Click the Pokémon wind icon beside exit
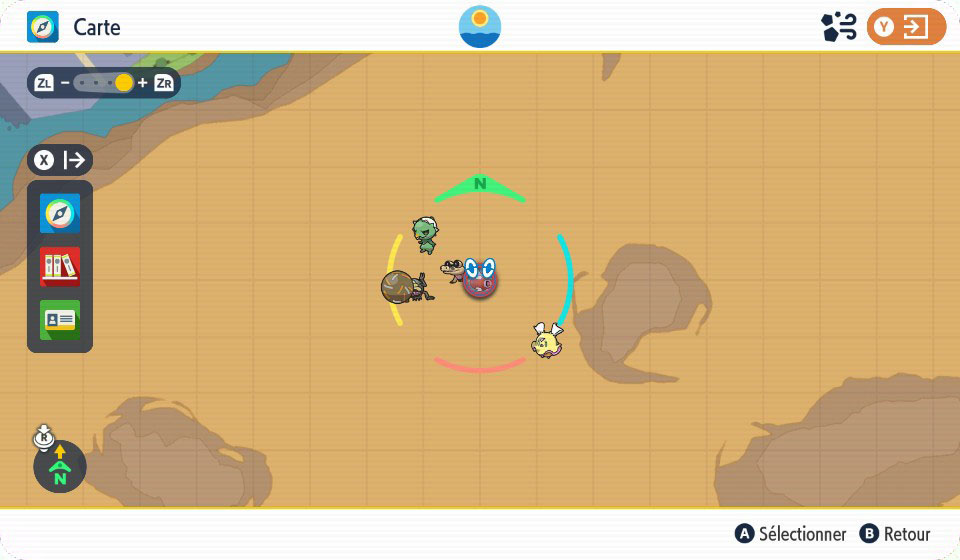This screenshot has height=560, width=960. (x=838, y=27)
